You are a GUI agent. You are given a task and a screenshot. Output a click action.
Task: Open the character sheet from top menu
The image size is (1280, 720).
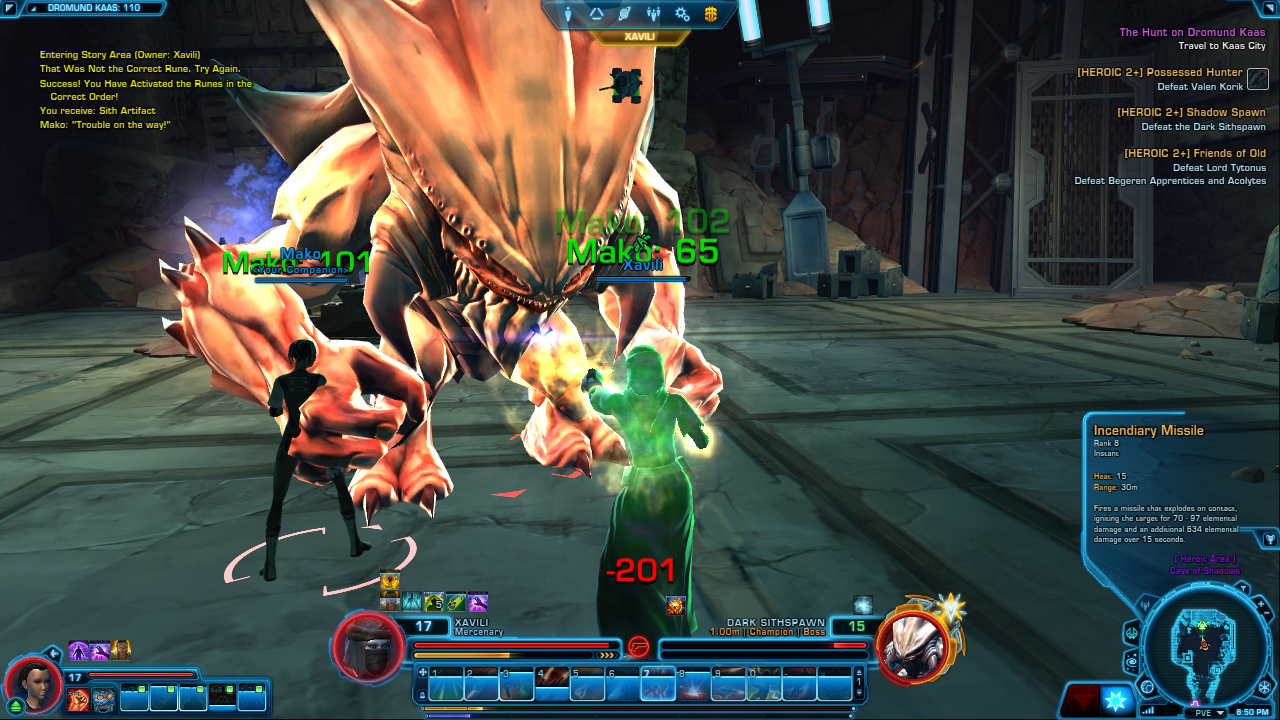pyautogui.click(x=569, y=14)
